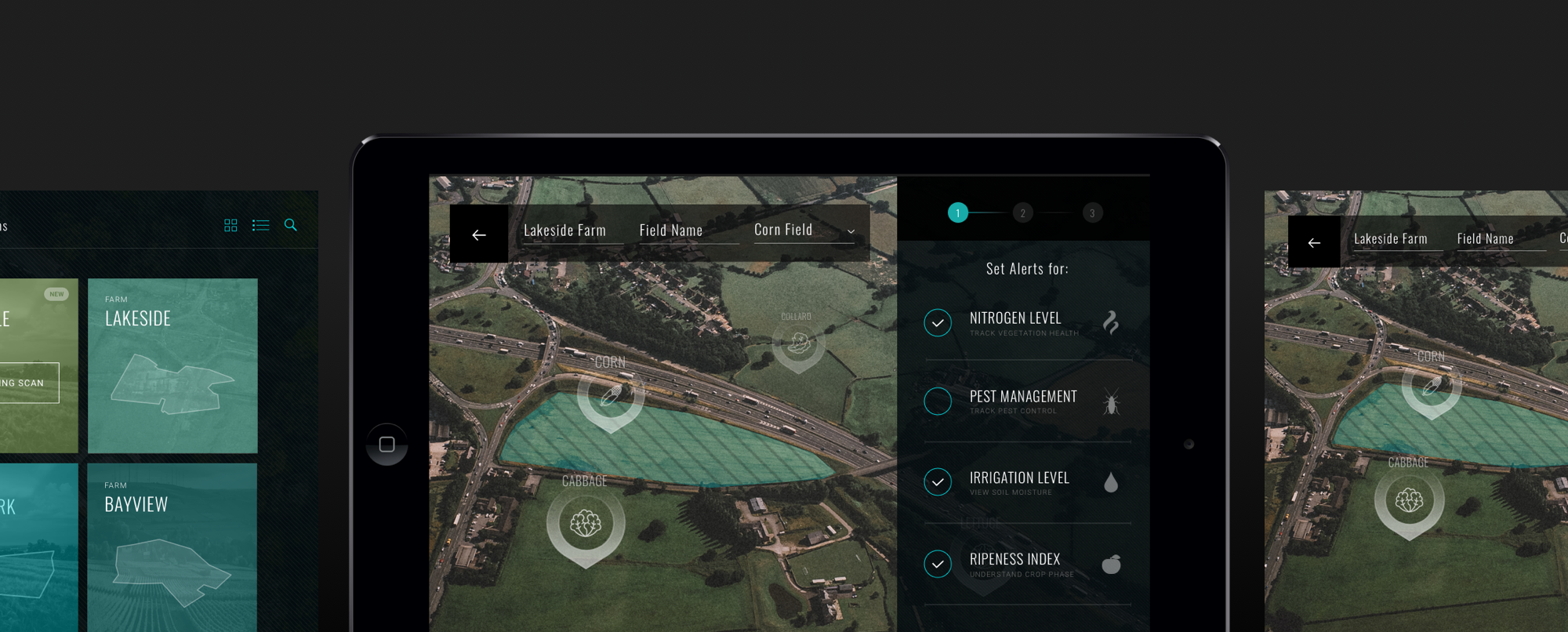Viewport: 1568px width, 632px height.
Task: Select the Collard map marker
Action: pos(798,344)
